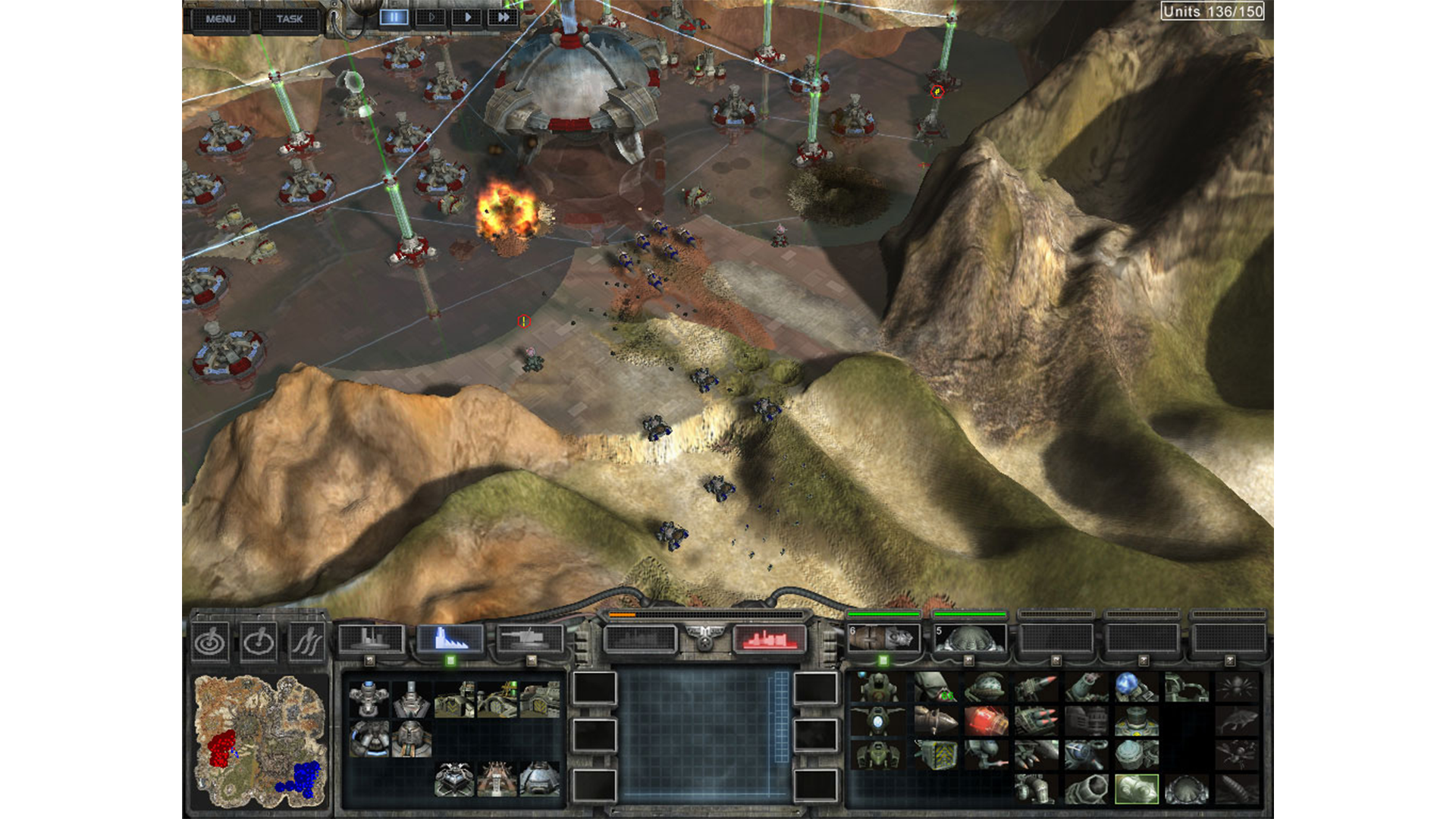The width and height of the screenshot is (1456, 819).
Task: Toggle the terrain waves tool button
Action: (x=307, y=643)
